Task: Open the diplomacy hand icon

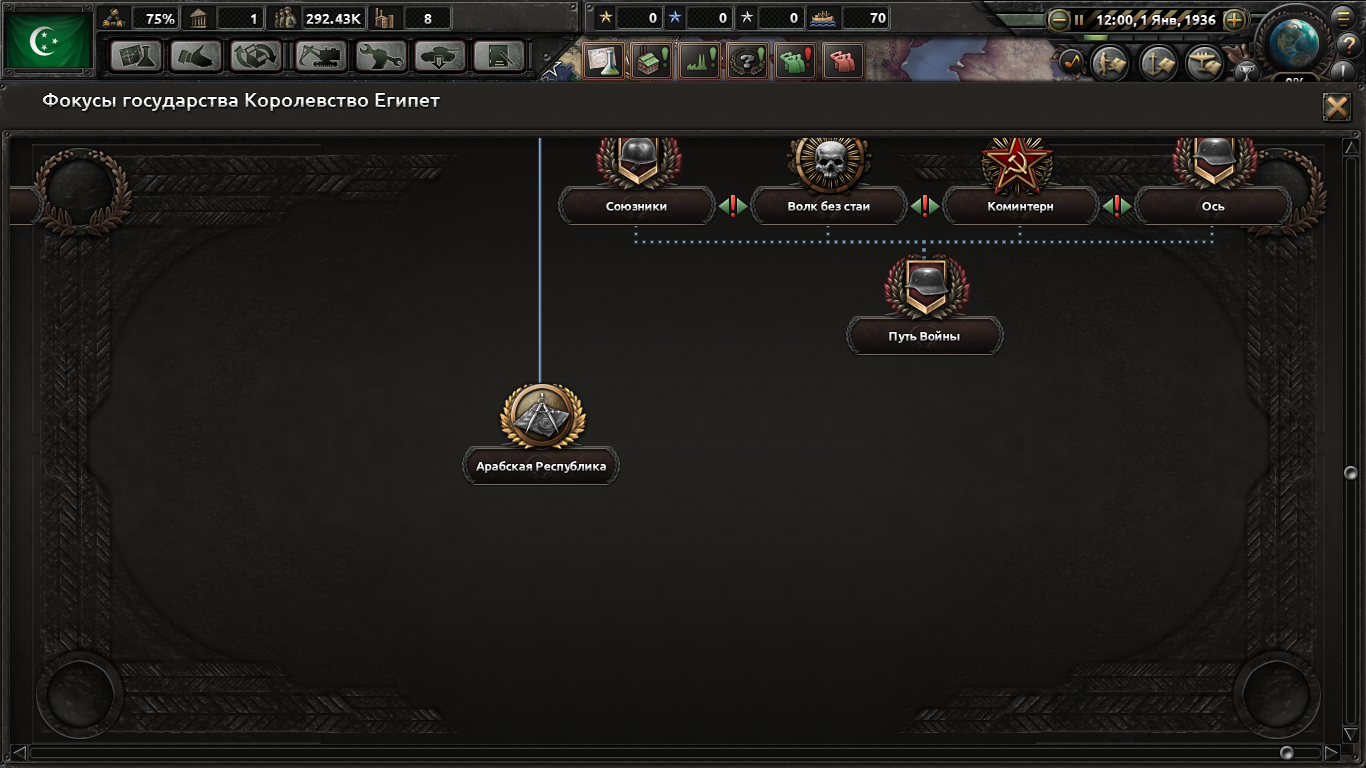Action: [x=197, y=56]
